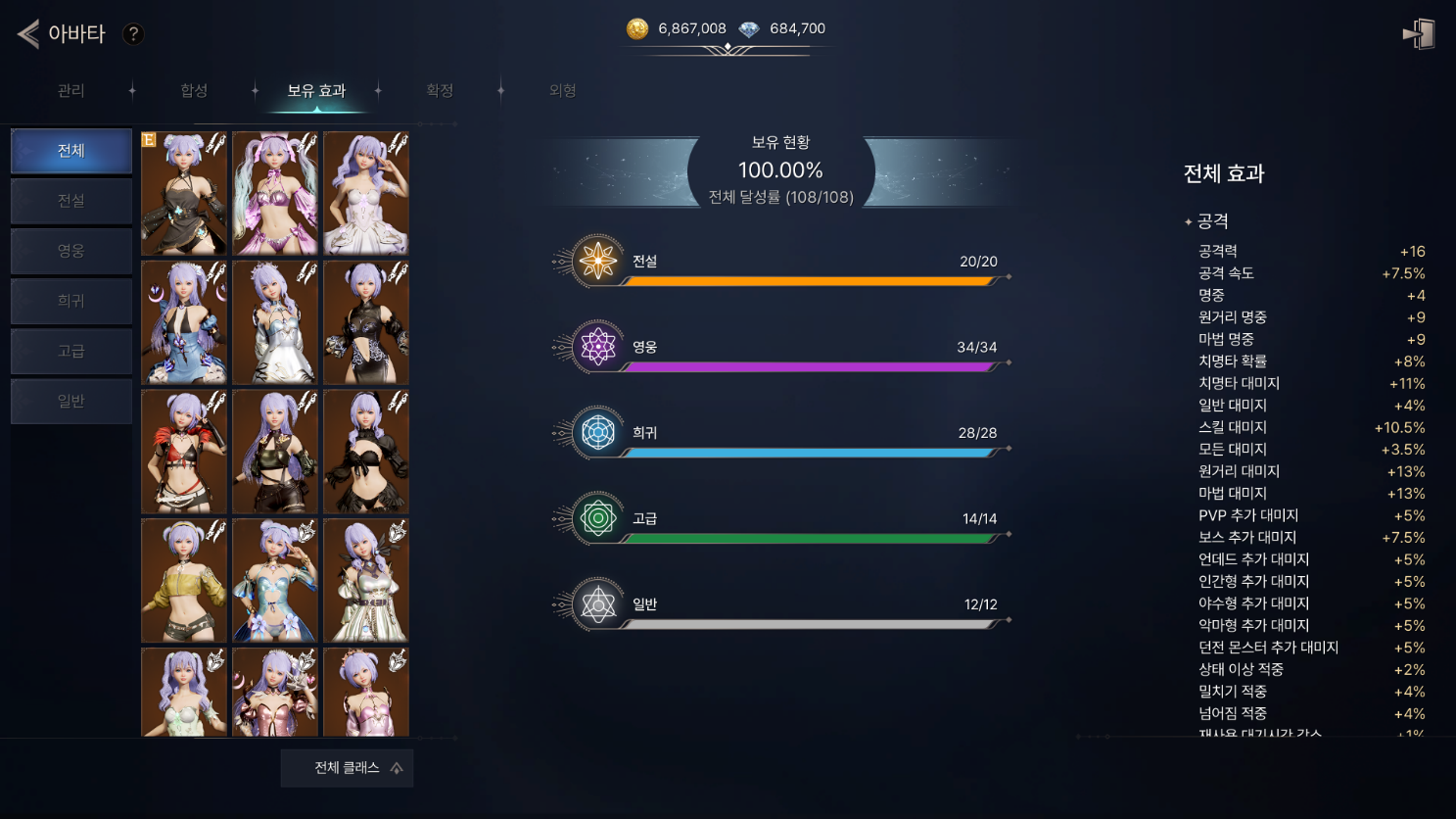Image resolution: width=1456 pixels, height=819 pixels.
Task: Select the yellow crop top avatar
Action: 184,580
